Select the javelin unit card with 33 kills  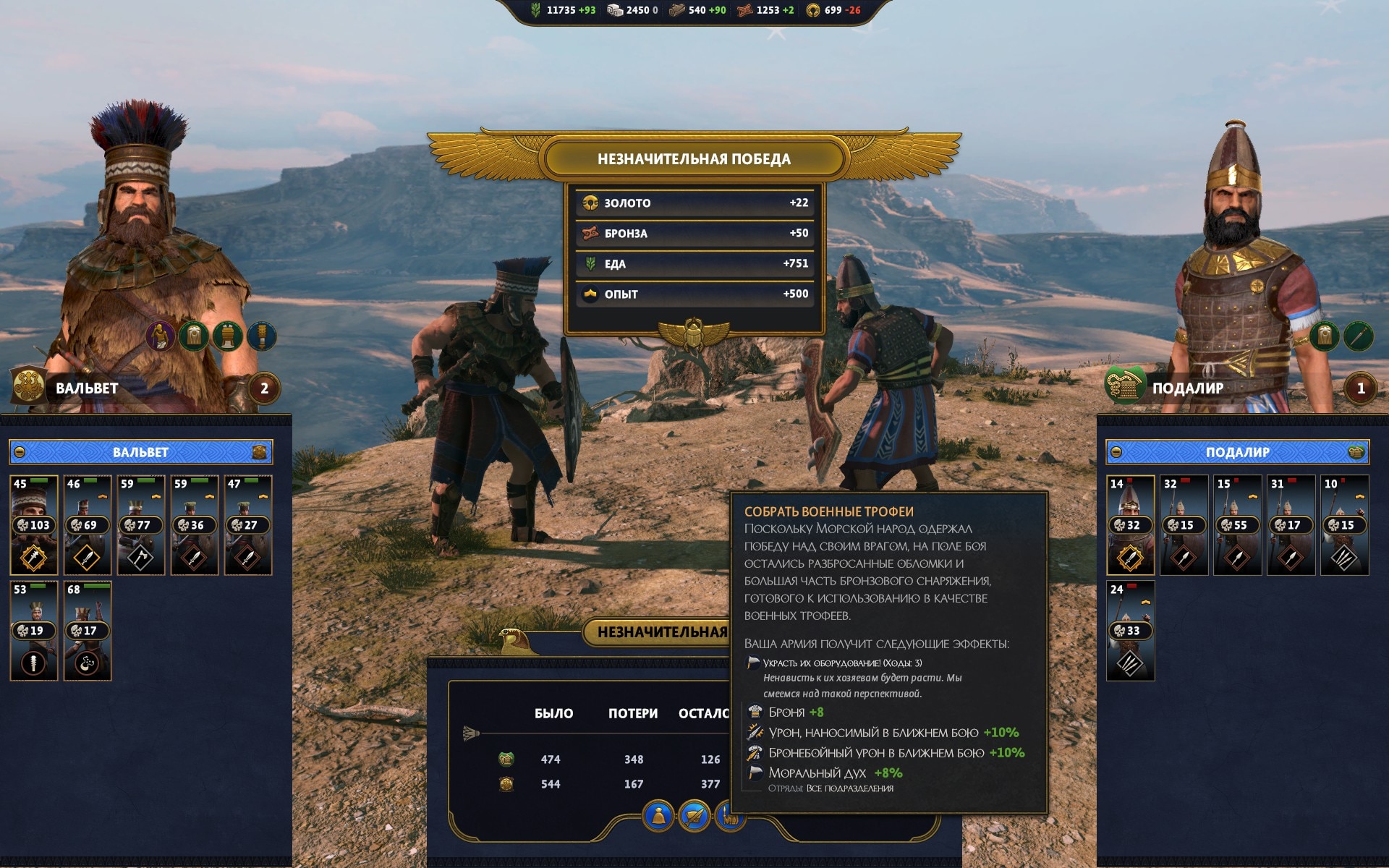(x=1130, y=631)
